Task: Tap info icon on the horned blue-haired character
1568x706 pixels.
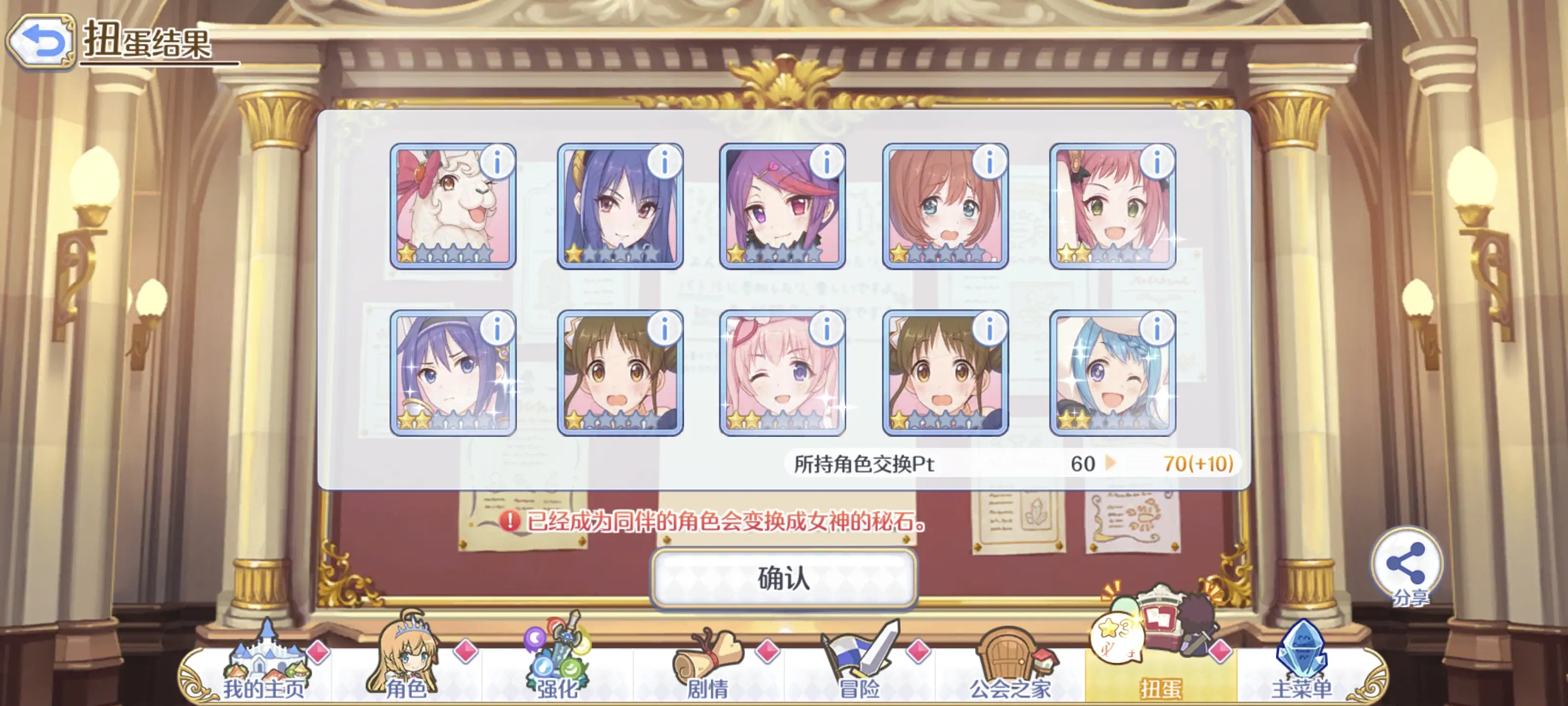Action: (664, 163)
